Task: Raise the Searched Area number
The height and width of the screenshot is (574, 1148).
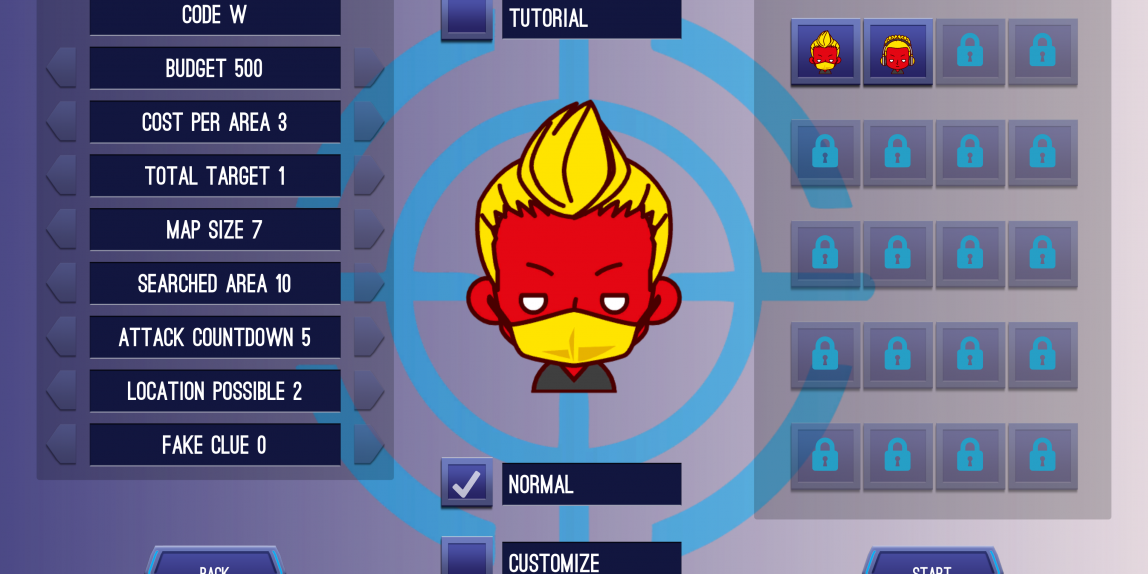Action: [x=368, y=284]
